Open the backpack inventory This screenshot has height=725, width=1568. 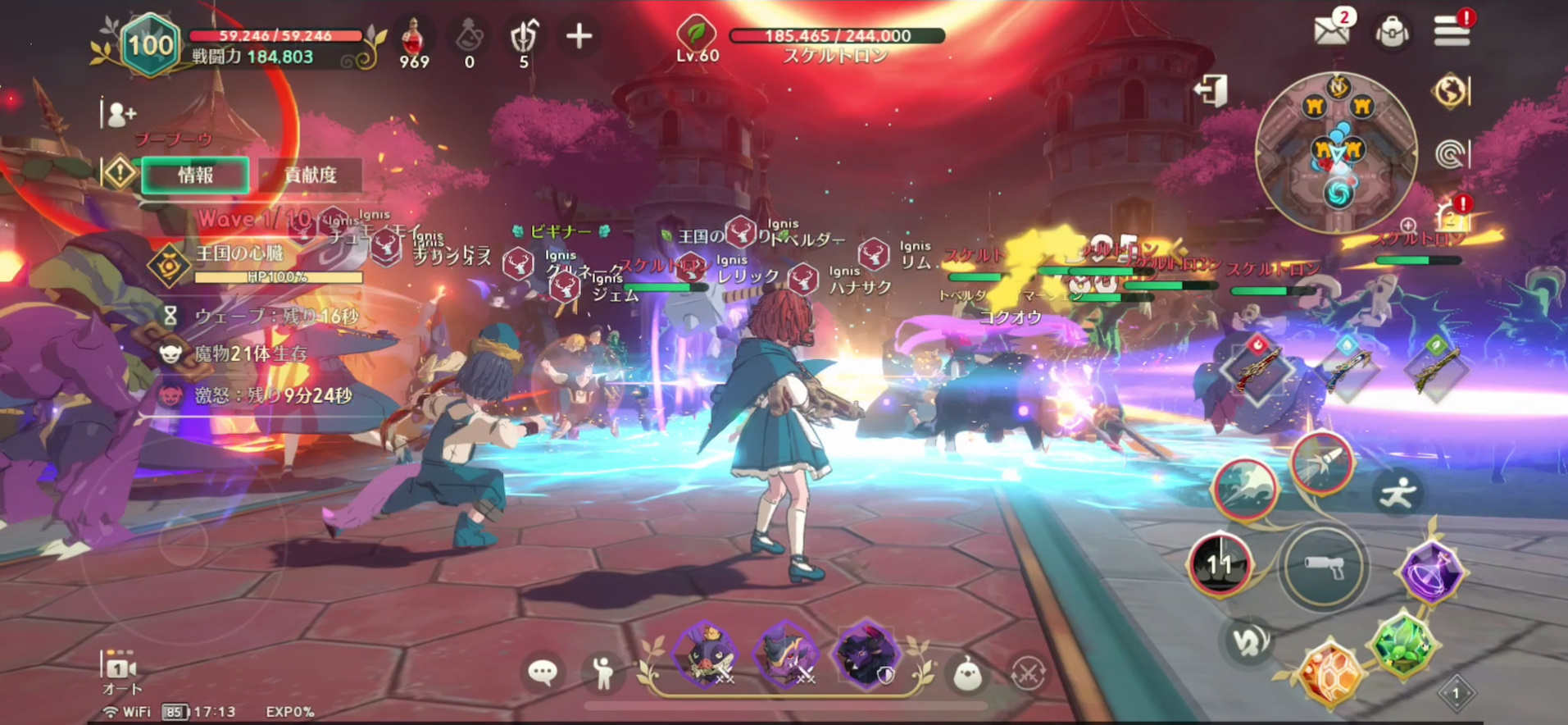(1392, 33)
